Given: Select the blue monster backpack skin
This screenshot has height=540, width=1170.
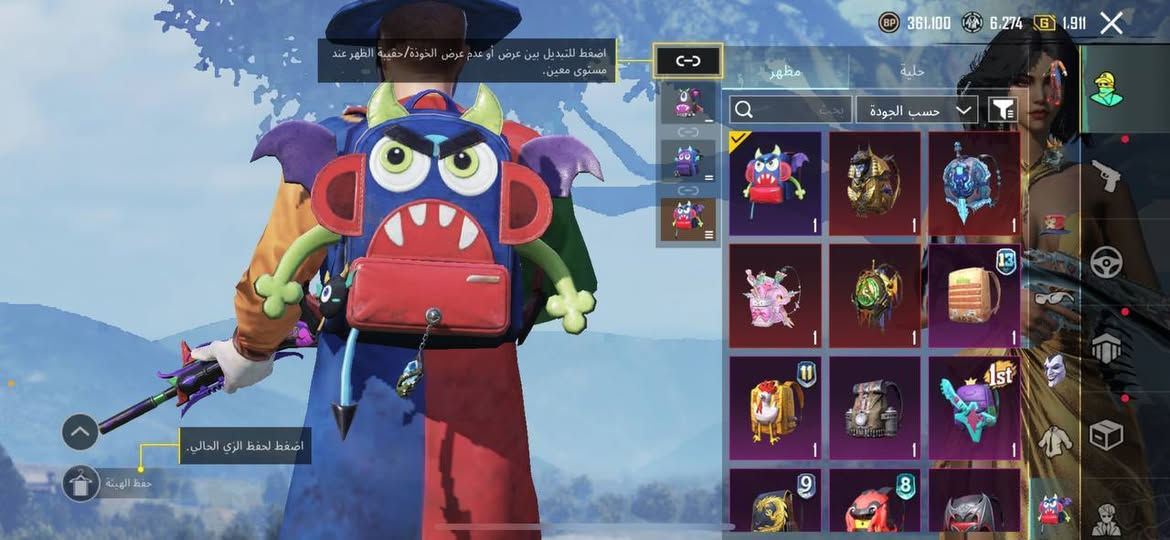Looking at the screenshot, I should click(x=775, y=183).
